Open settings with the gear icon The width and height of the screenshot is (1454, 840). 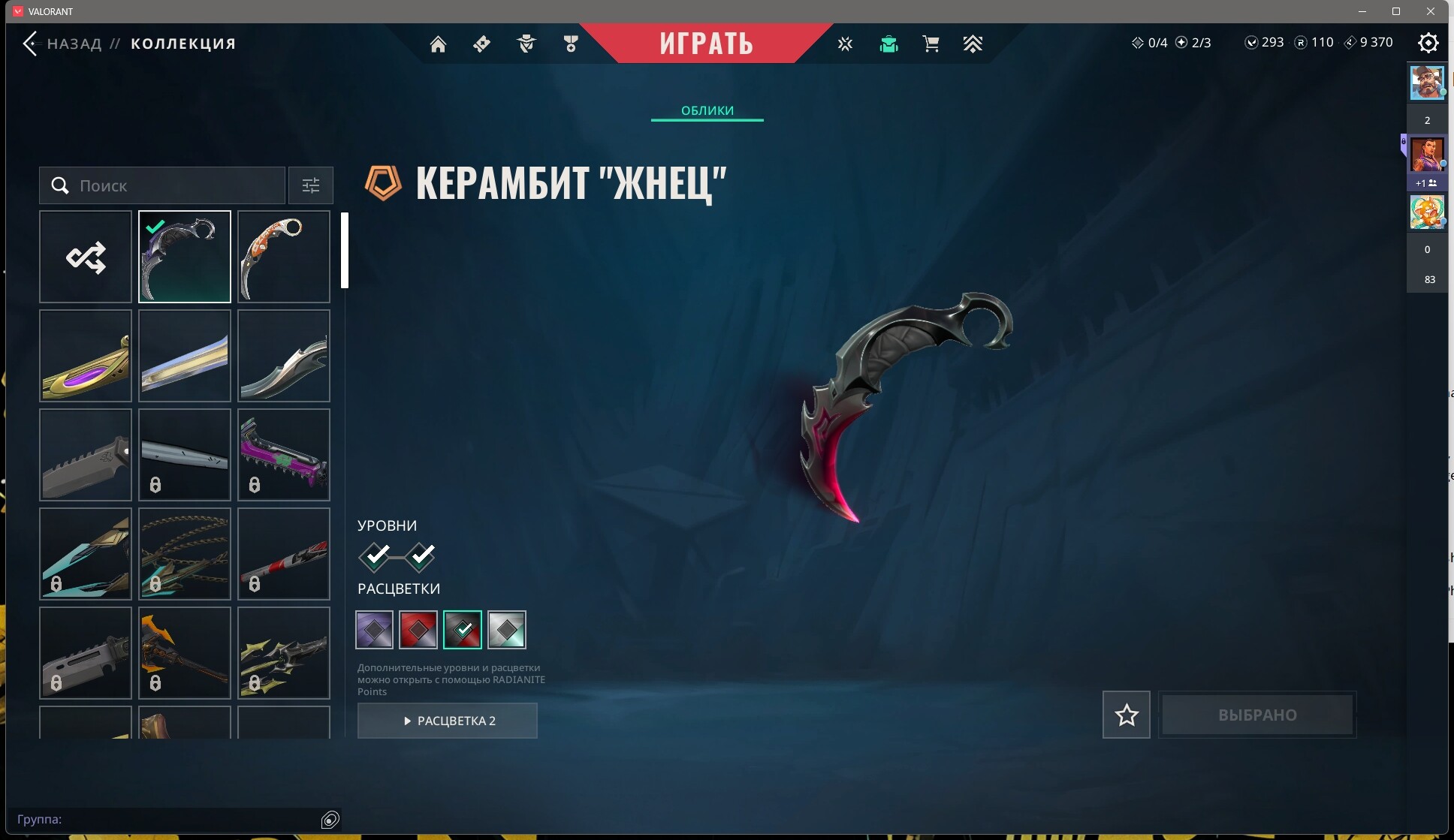click(1428, 43)
